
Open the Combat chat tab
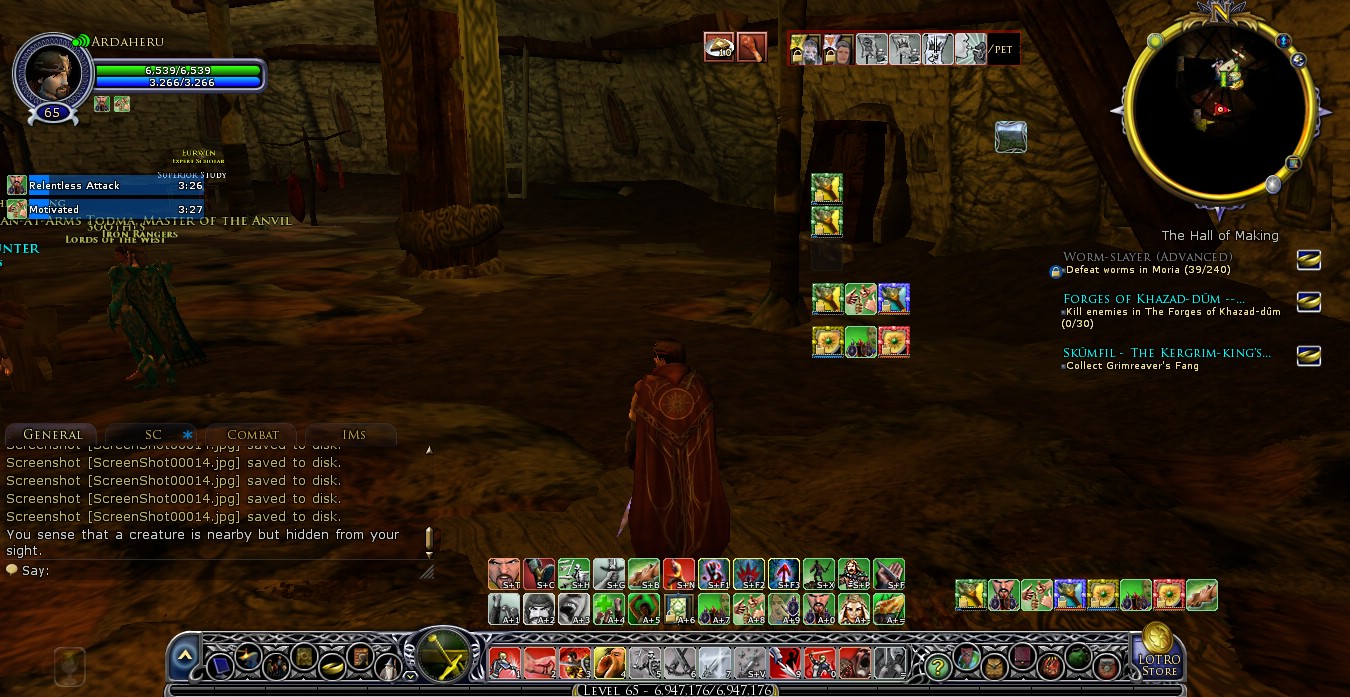(x=252, y=435)
